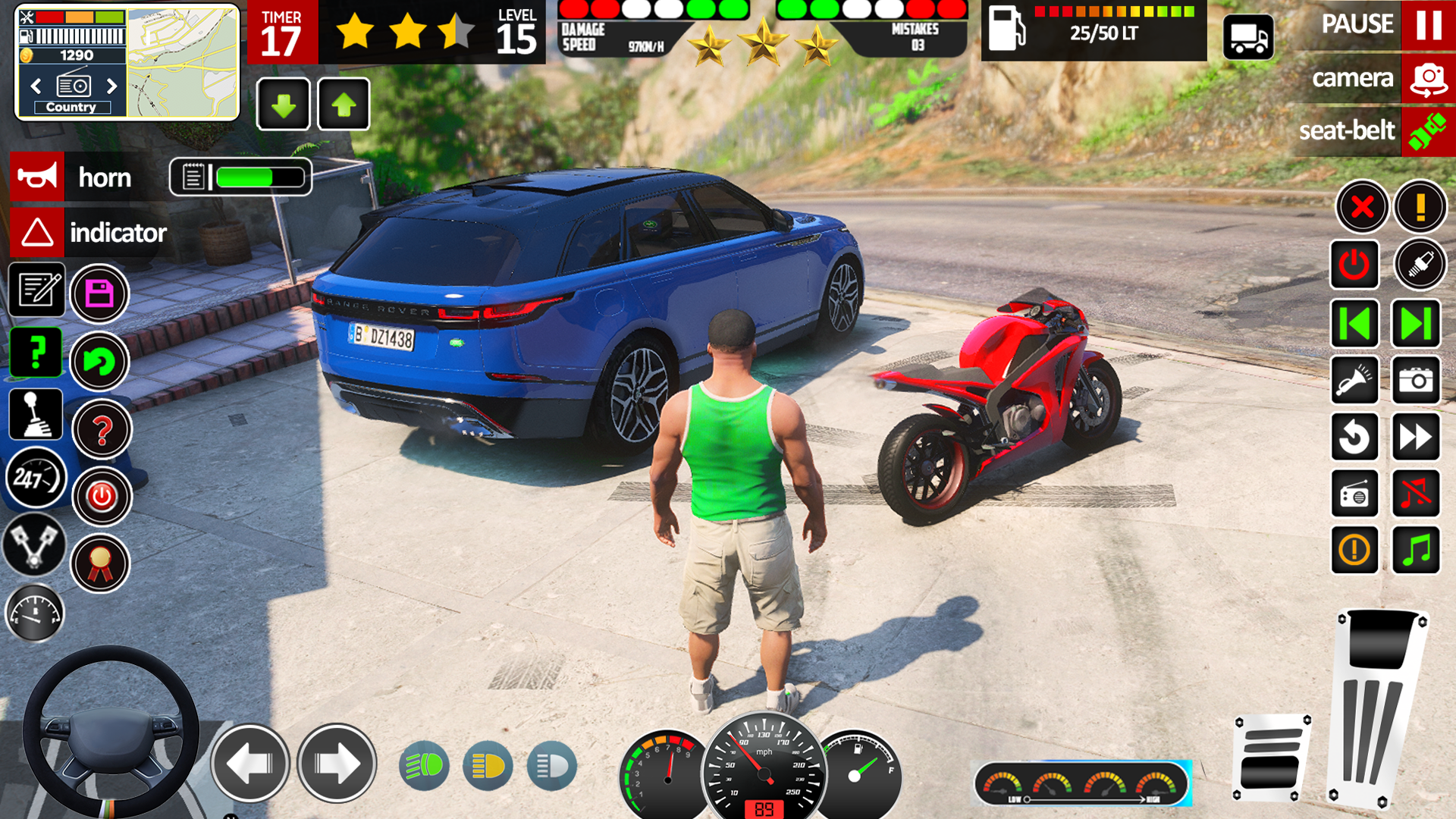The image size is (1456, 819).
Task: Turn on the hazard indicator
Action: [x=37, y=233]
